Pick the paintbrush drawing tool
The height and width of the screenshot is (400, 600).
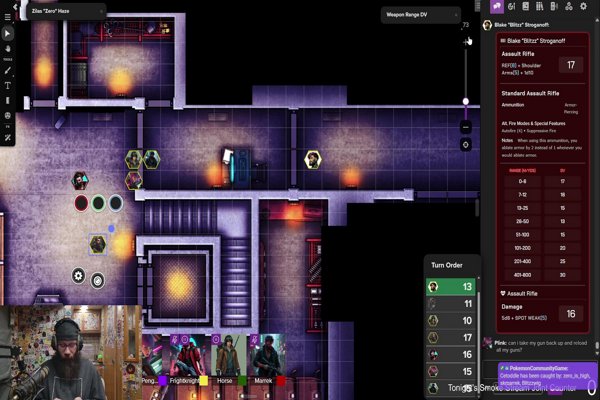pyautogui.click(x=7, y=71)
